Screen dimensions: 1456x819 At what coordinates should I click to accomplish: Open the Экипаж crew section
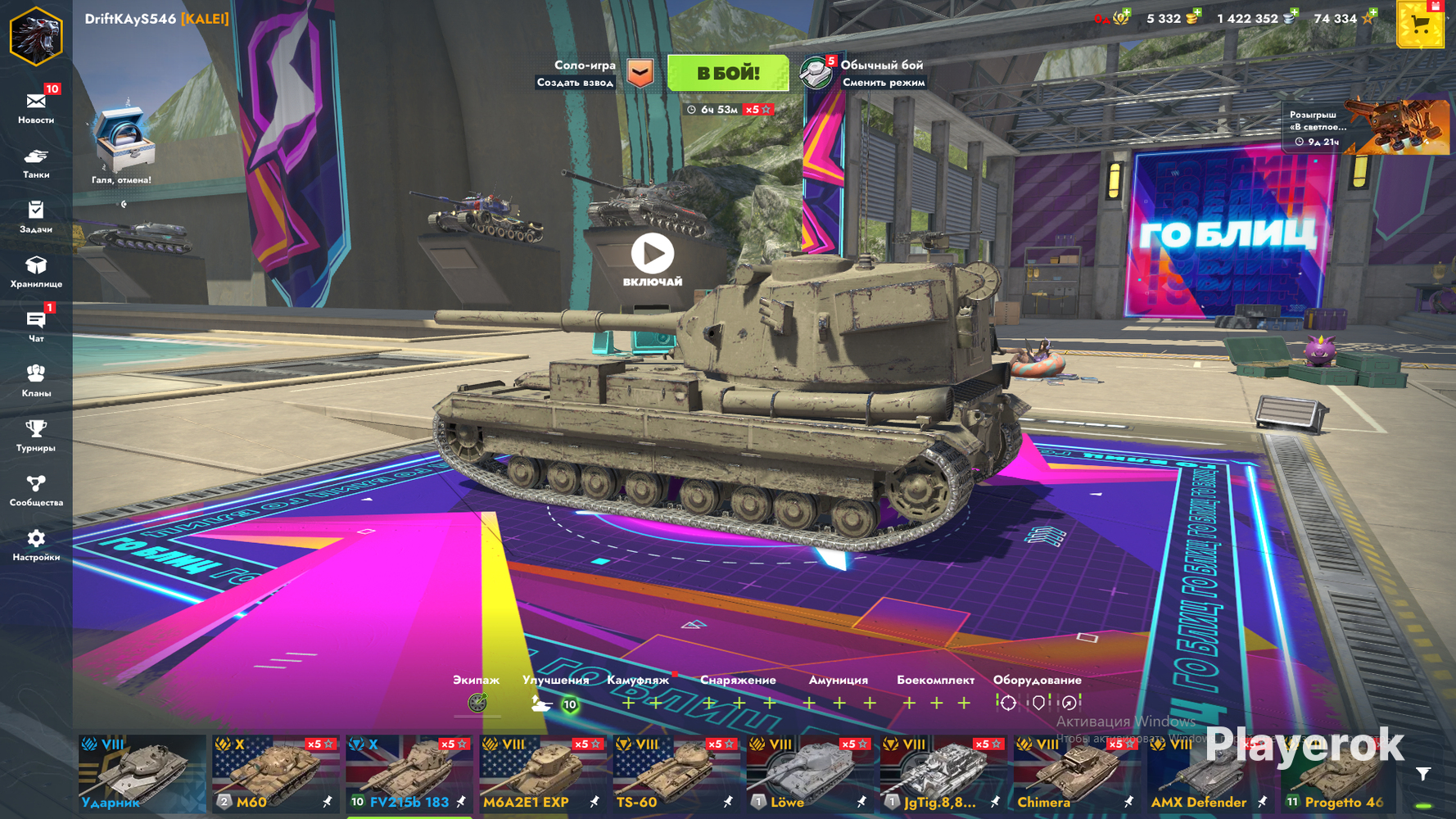point(477,702)
